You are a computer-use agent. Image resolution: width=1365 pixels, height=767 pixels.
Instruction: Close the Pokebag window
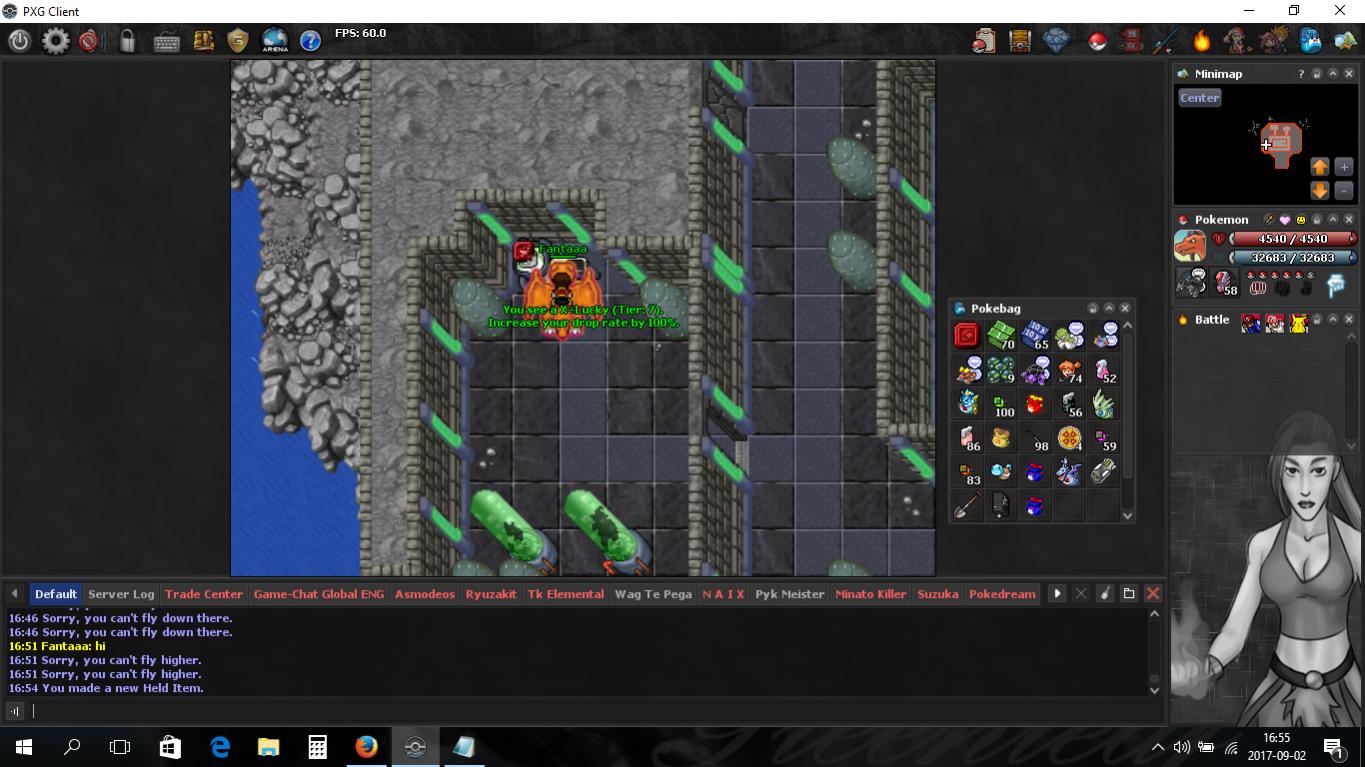[1125, 308]
